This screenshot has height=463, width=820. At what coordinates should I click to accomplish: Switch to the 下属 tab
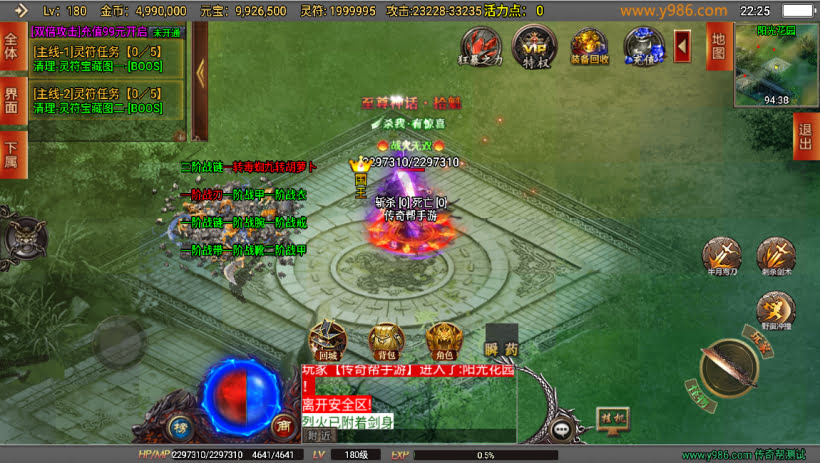pyautogui.click(x=12, y=154)
